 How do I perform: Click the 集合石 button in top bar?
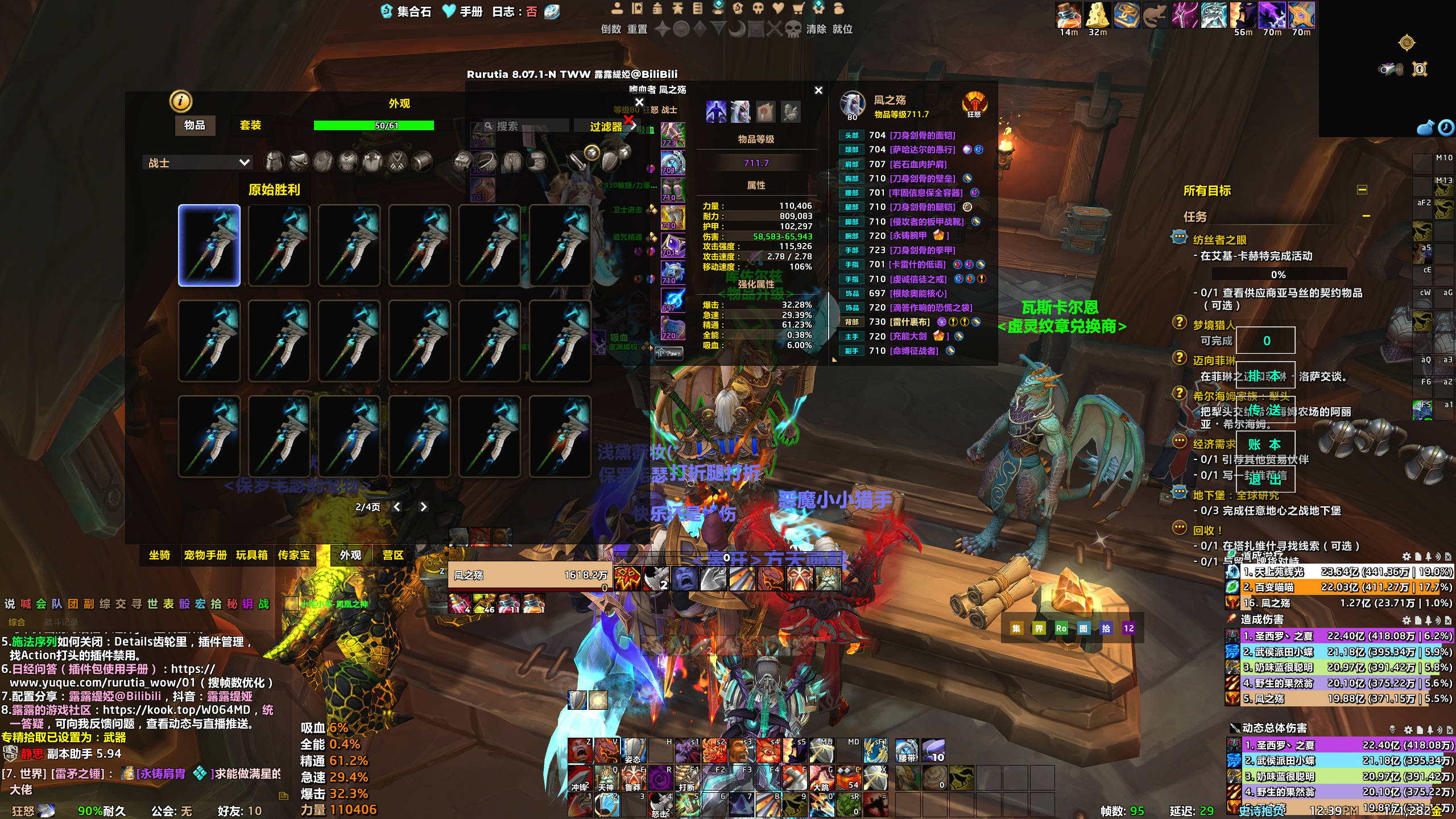click(x=407, y=11)
